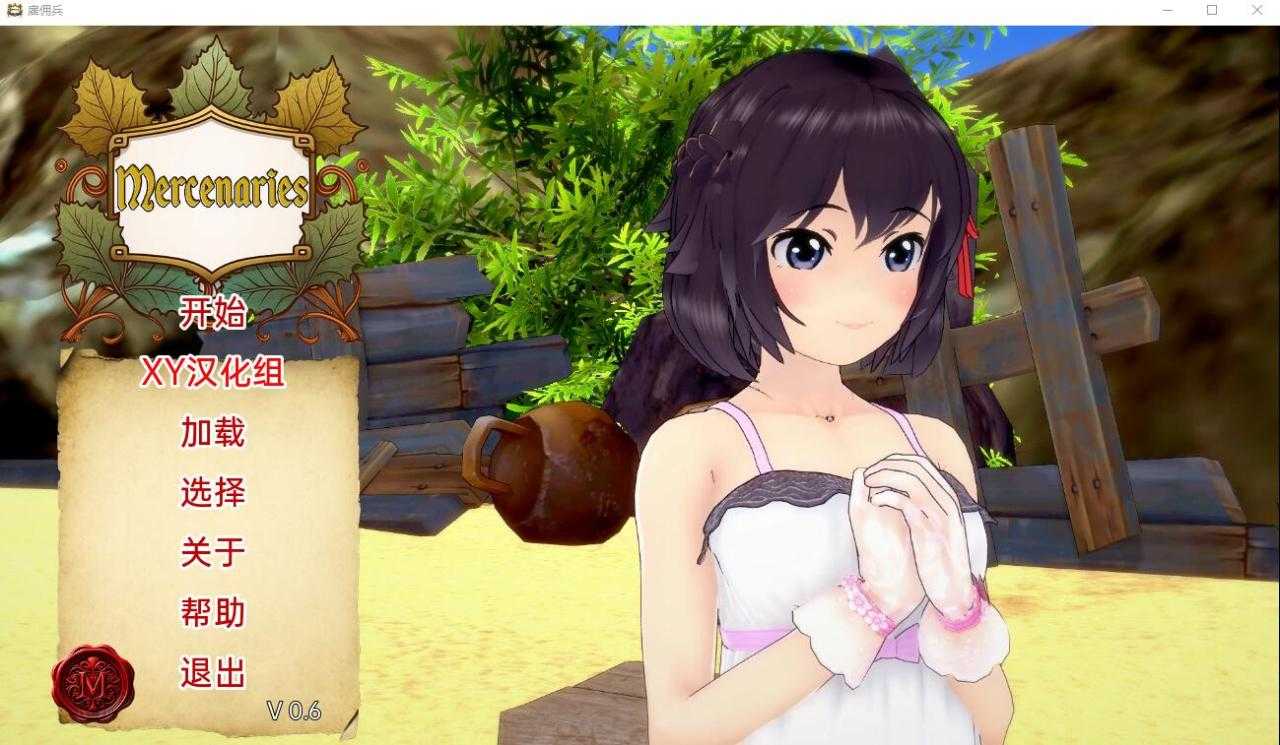Close the game window

[1257, 10]
